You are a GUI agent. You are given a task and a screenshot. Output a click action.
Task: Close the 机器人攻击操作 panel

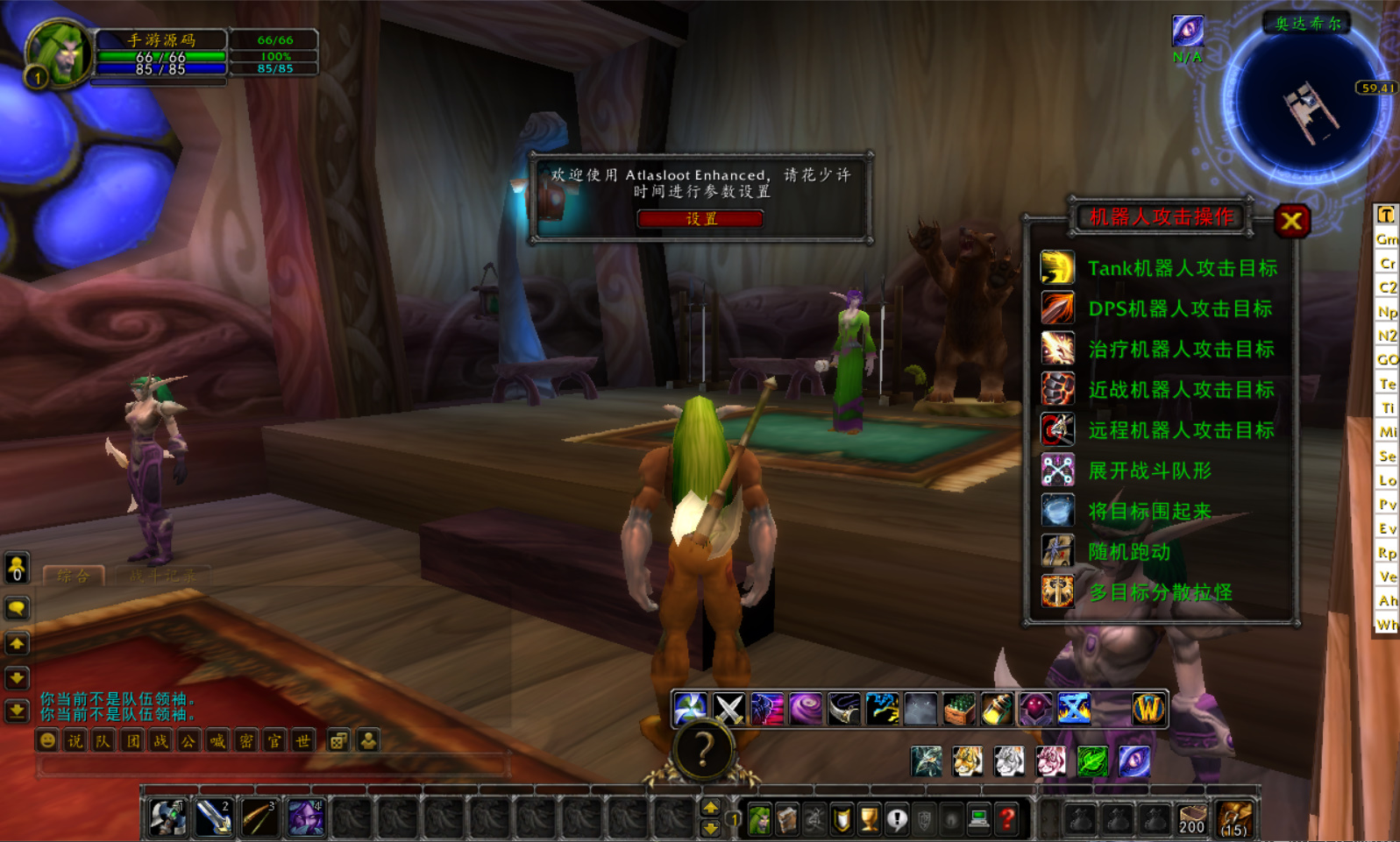coord(1291,222)
